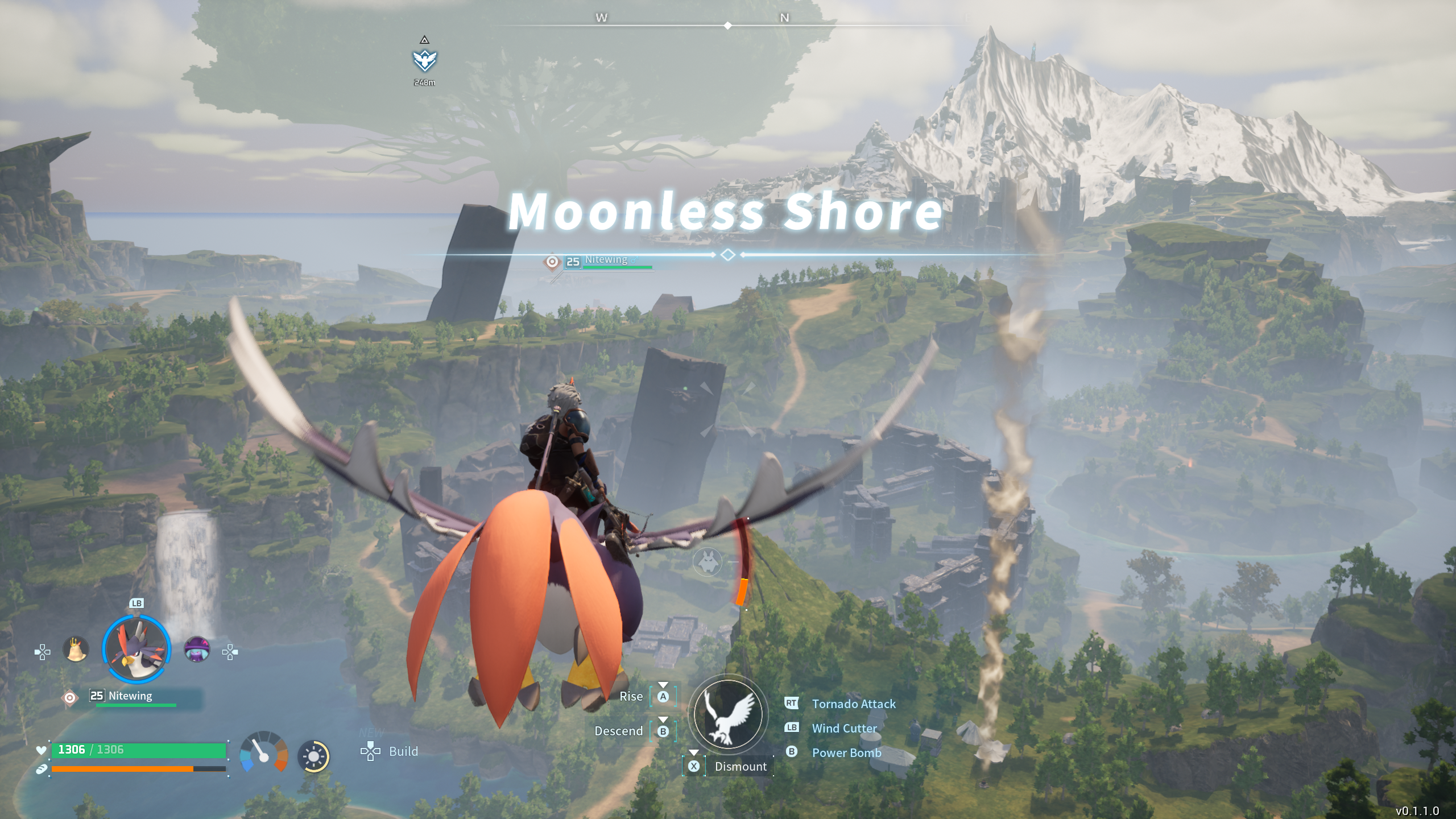Viewport: 1456px width, 819px height.
Task: Switch to the purple hatted Pal
Action: click(197, 650)
